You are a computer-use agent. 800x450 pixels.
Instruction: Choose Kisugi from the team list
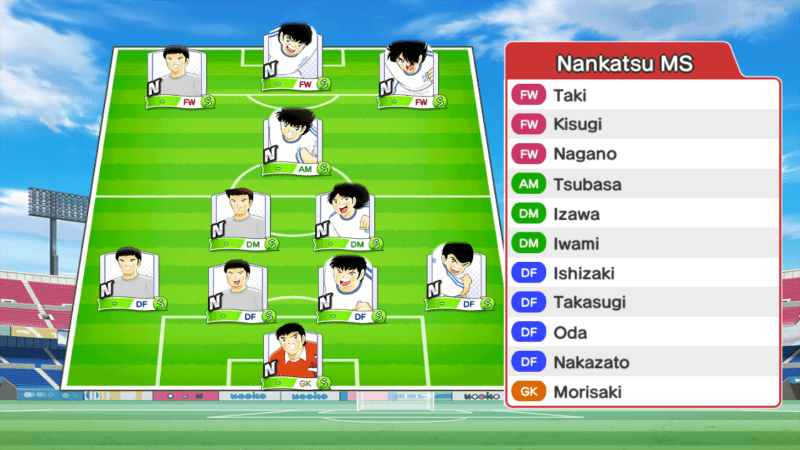[x=642, y=125]
